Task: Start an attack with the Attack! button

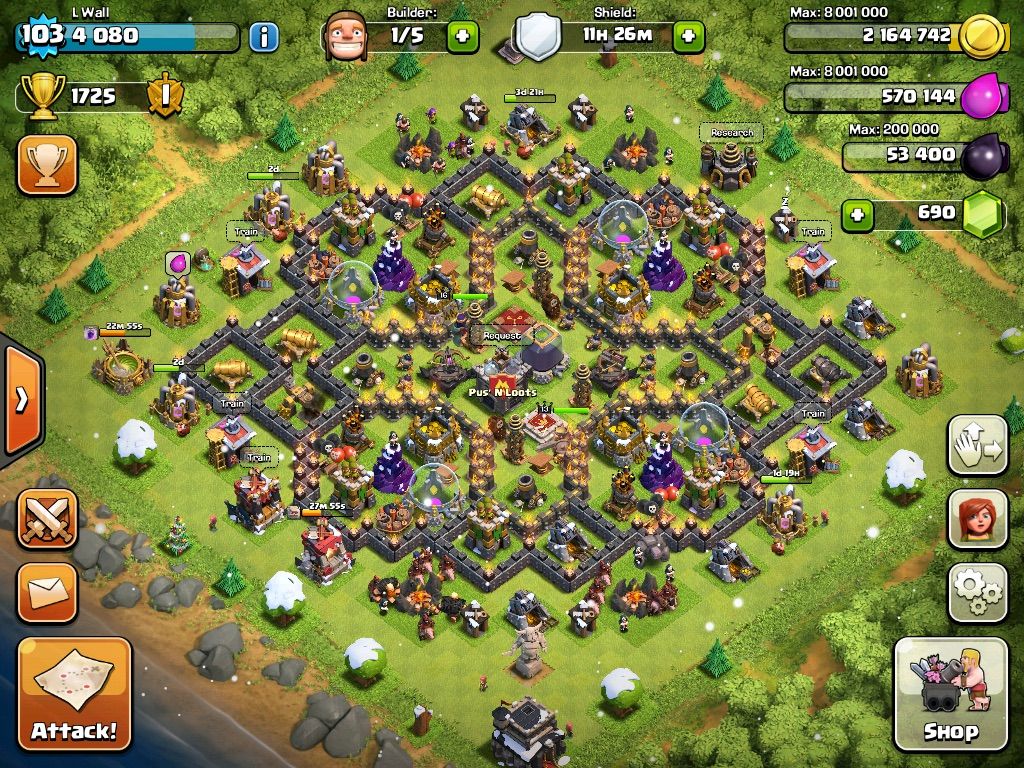Action: (74, 694)
